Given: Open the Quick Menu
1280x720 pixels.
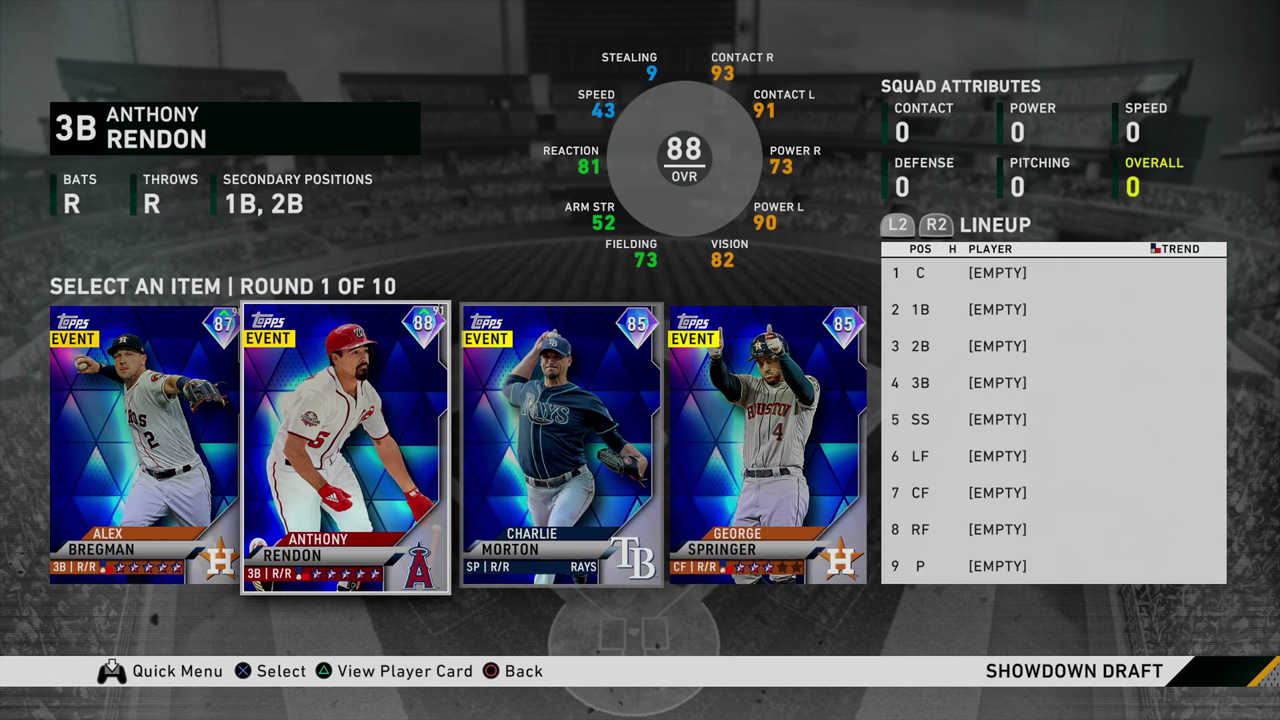Looking at the screenshot, I should coord(178,671).
